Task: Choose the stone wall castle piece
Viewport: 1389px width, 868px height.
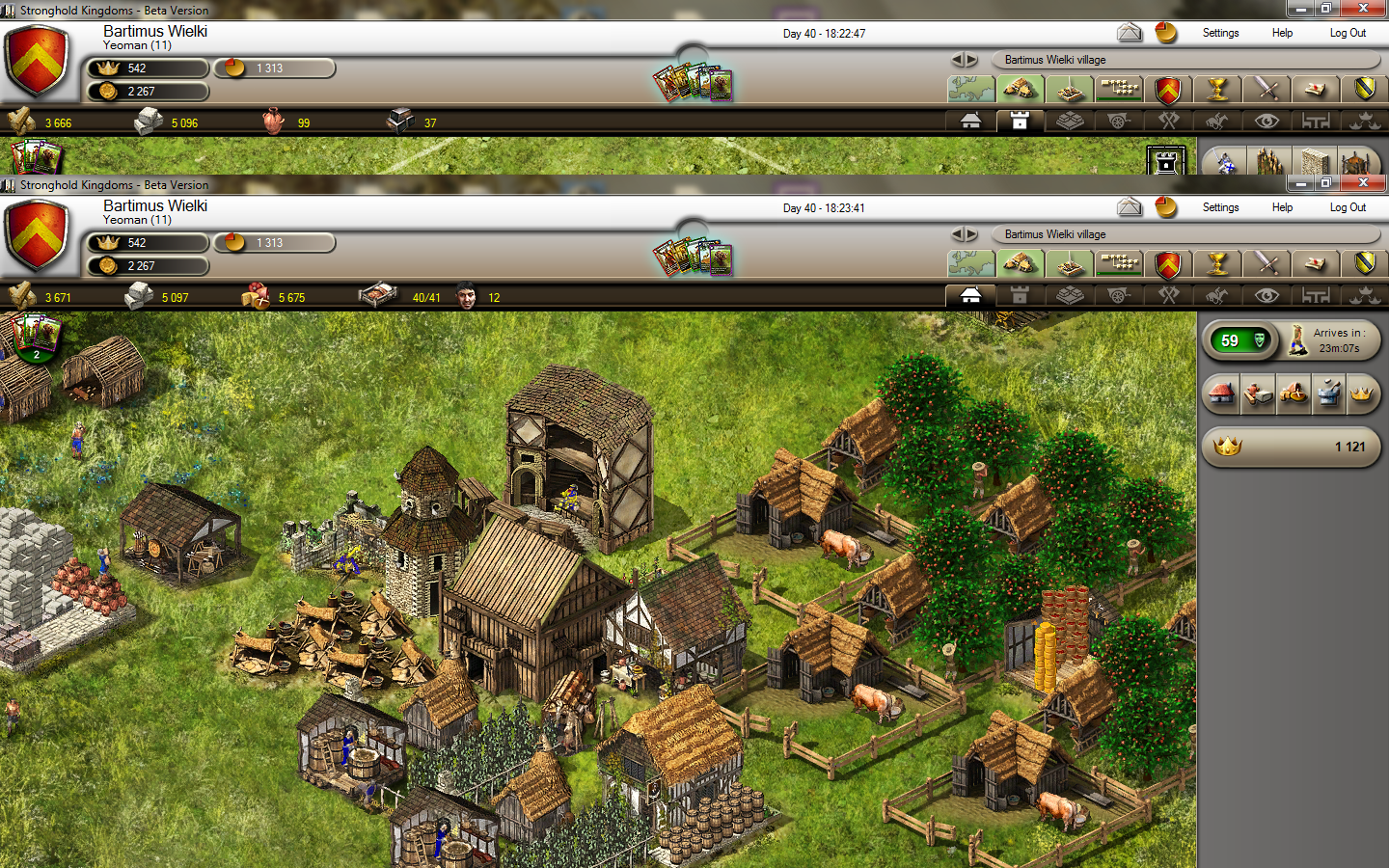Action: click(x=1313, y=161)
